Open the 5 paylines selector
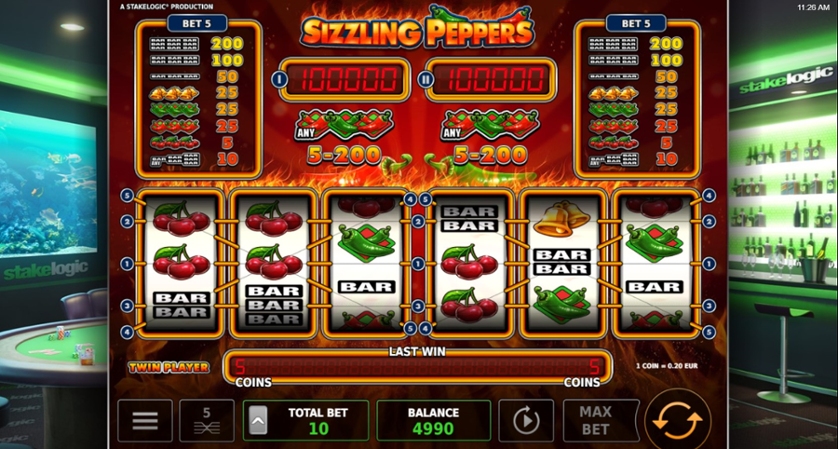This screenshot has width=838, height=449. coord(207,420)
